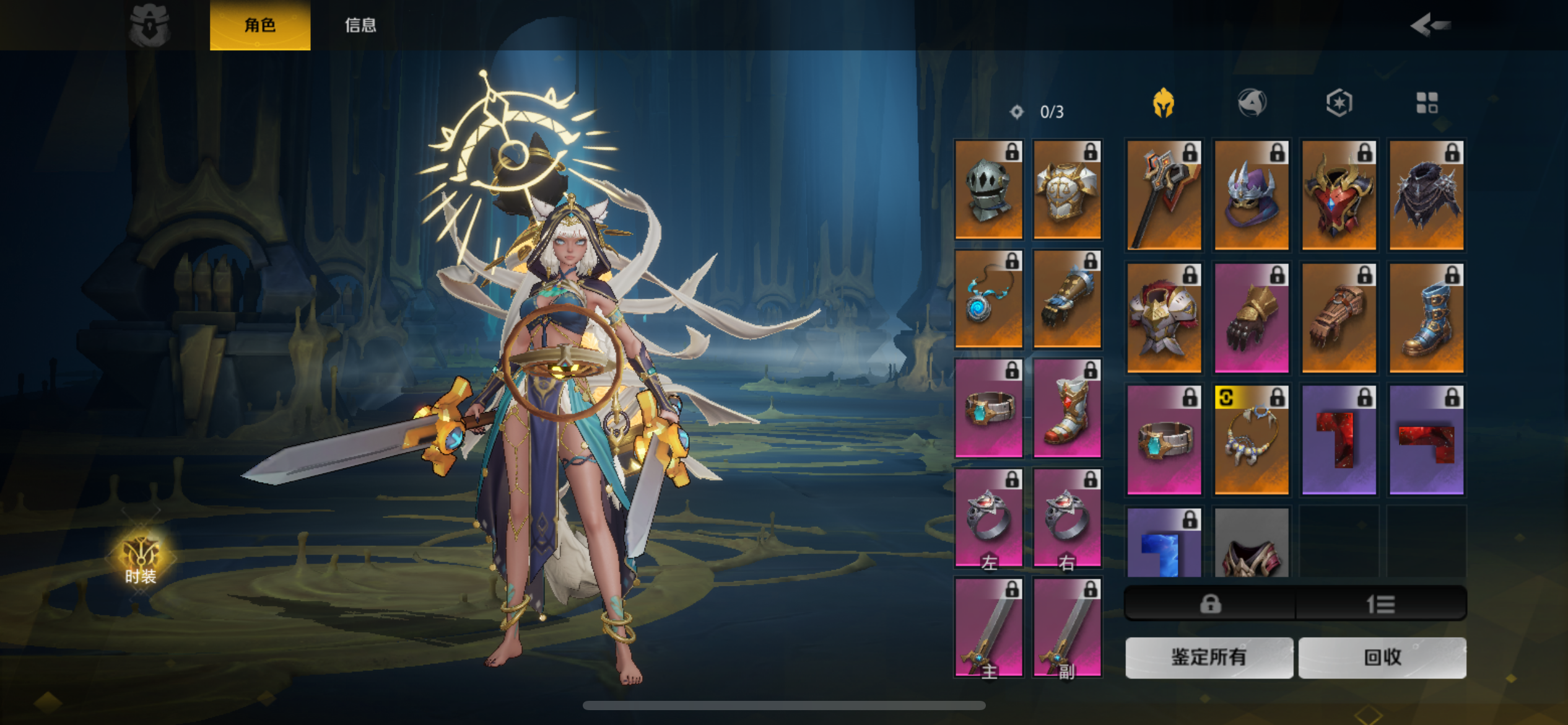Select the equipped main-hand sword 主
This screenshot has height=725, width=1568.
[x=988, y=627]
